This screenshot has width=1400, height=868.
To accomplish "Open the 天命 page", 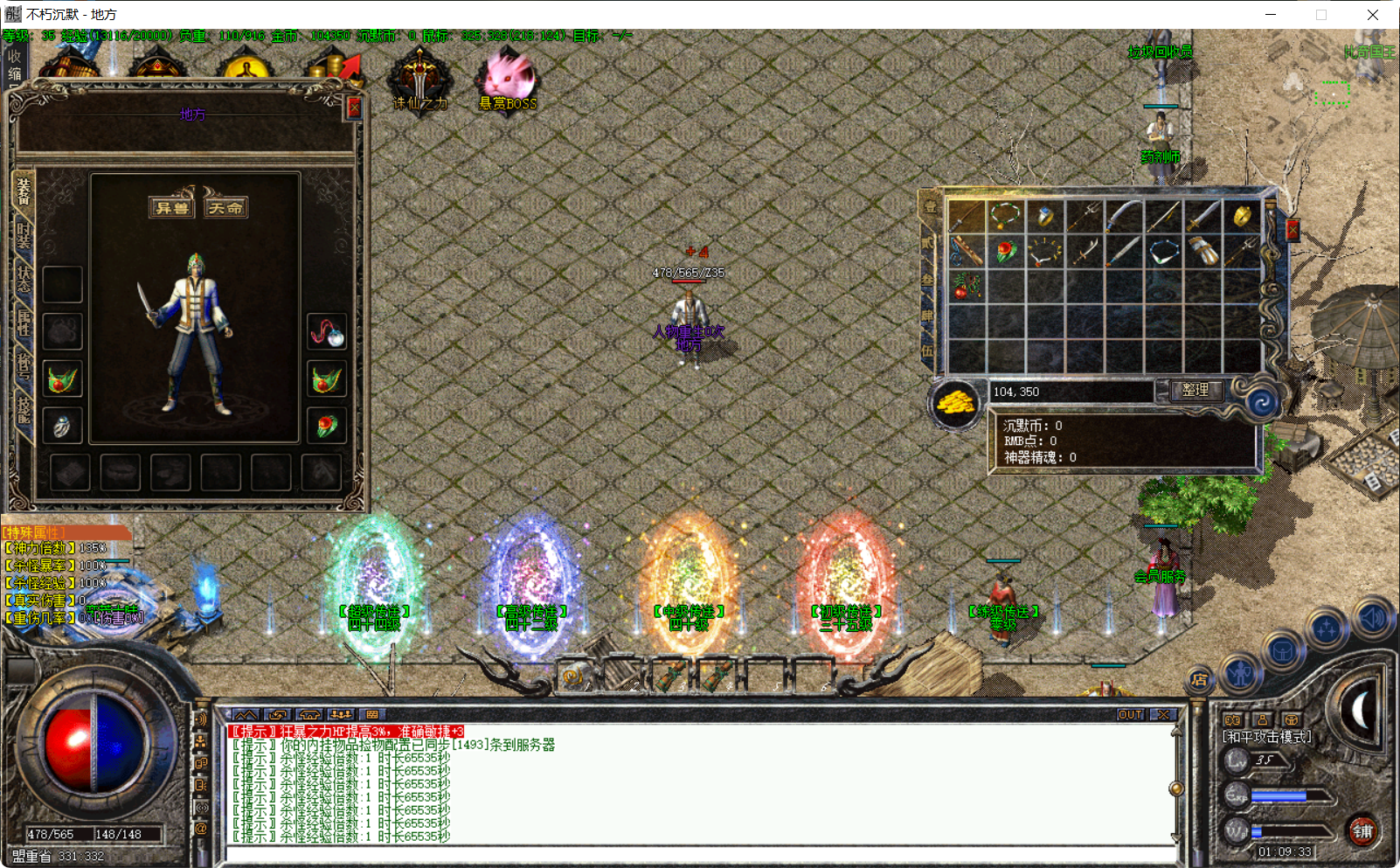I will (x=225, y=207).
